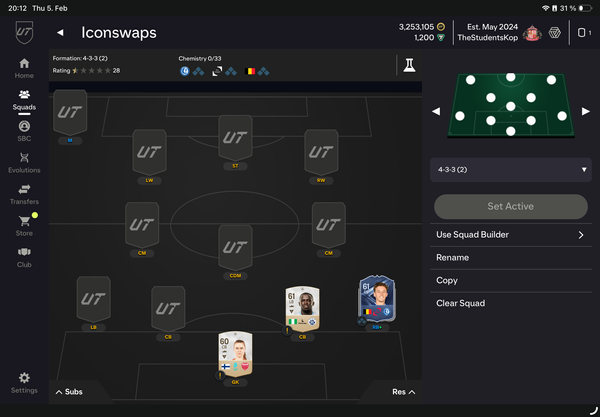Viewport: 600px width, 417px height.
Task: Visit the Store
Action: point(24,225)
